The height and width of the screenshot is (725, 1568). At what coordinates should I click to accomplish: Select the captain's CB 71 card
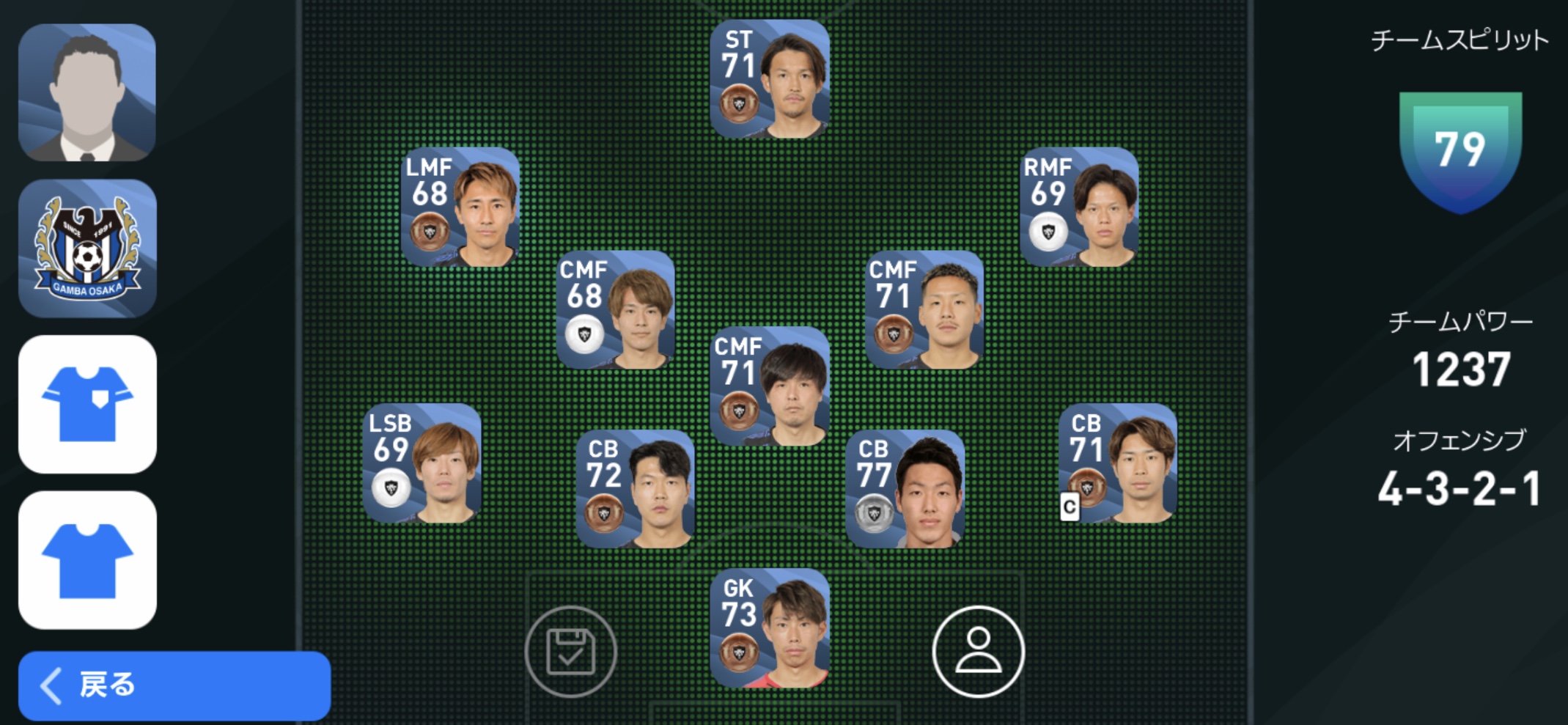[1118, 463]
